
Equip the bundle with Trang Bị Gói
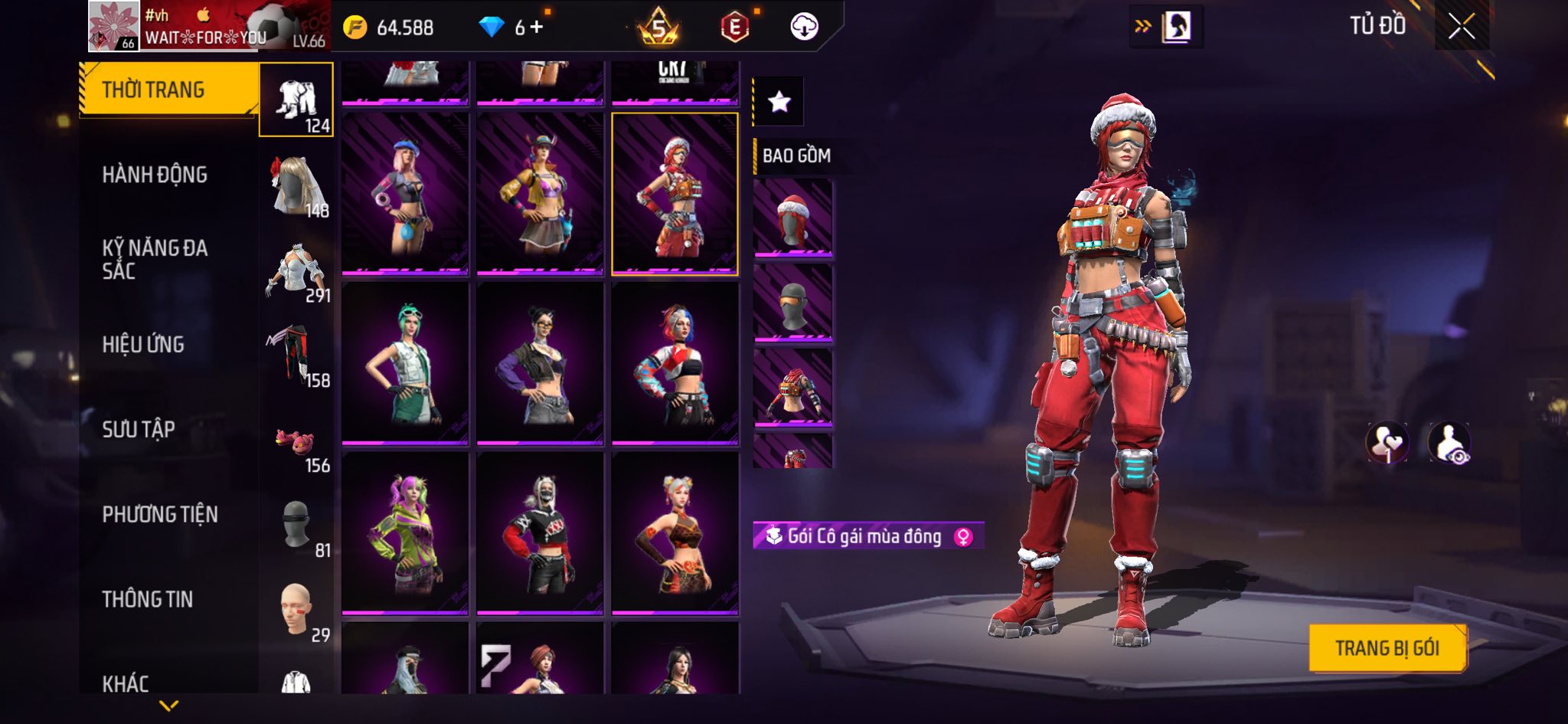point(1387,648)
